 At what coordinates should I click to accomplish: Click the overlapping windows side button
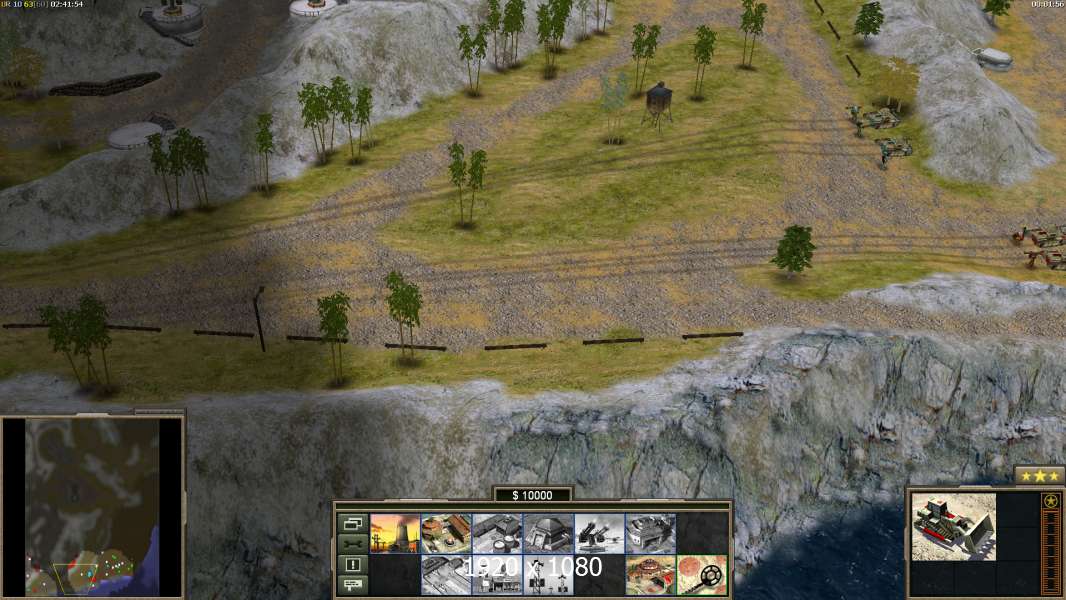click(x=353, y=523)
